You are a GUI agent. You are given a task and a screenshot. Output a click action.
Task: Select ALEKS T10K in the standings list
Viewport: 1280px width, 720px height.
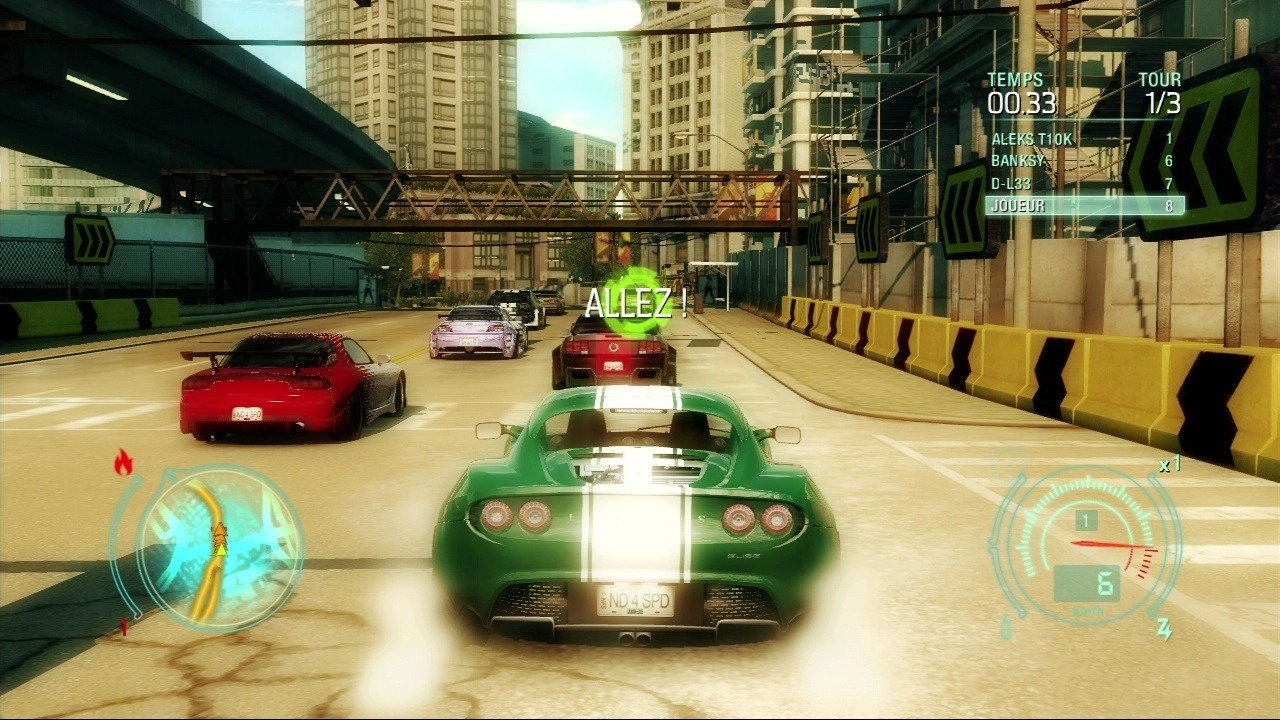[x=1084, y=139]
